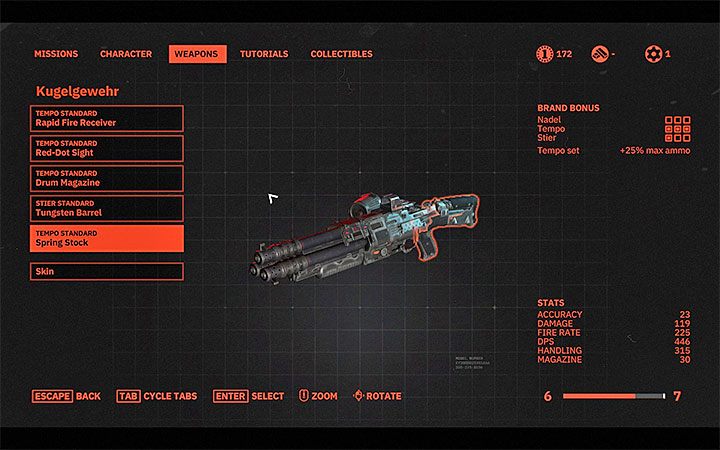
Task: Click the Cycle Tabs control
Action: 157,396
